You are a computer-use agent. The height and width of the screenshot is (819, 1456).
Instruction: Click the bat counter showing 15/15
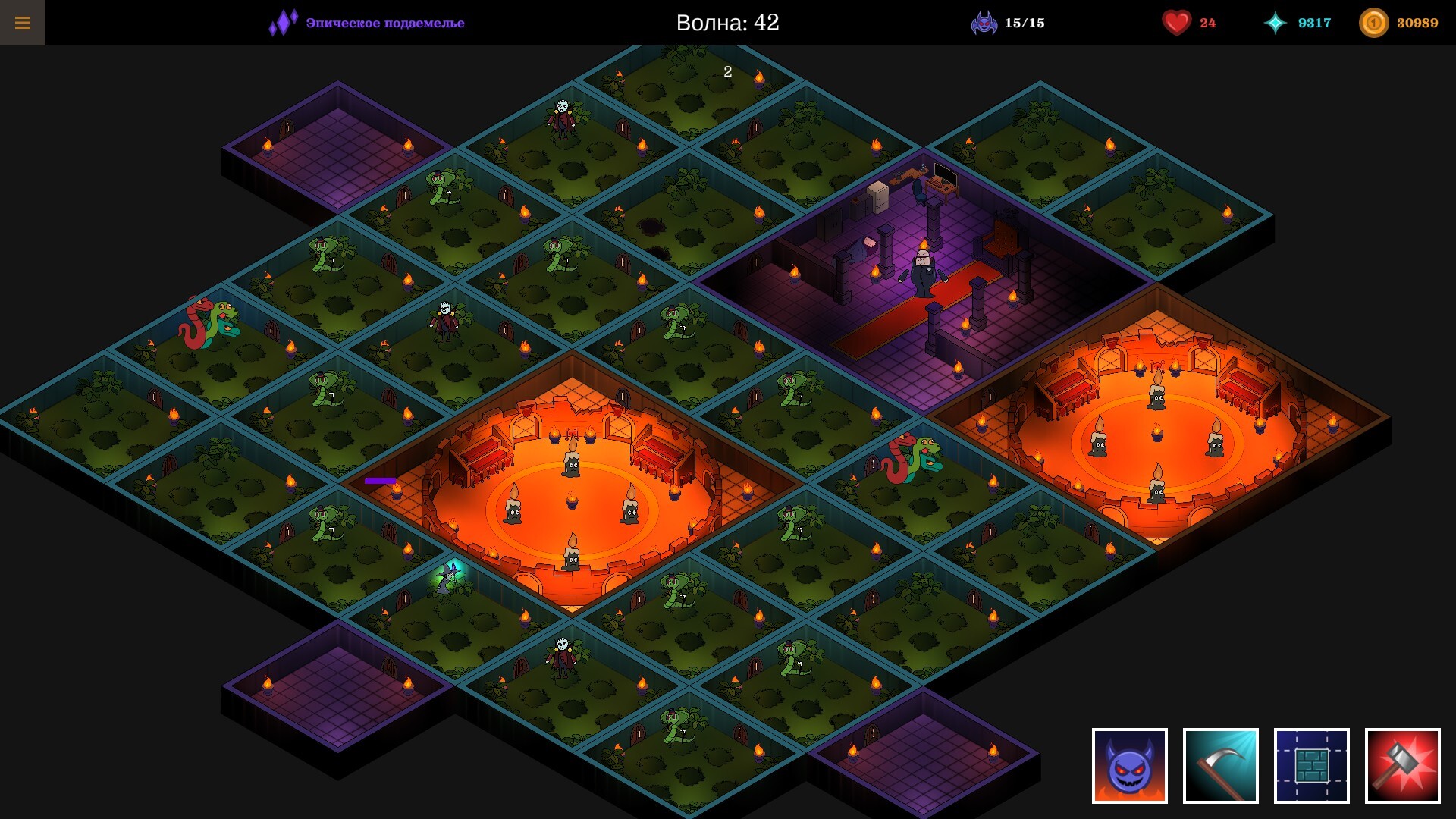1009,23
